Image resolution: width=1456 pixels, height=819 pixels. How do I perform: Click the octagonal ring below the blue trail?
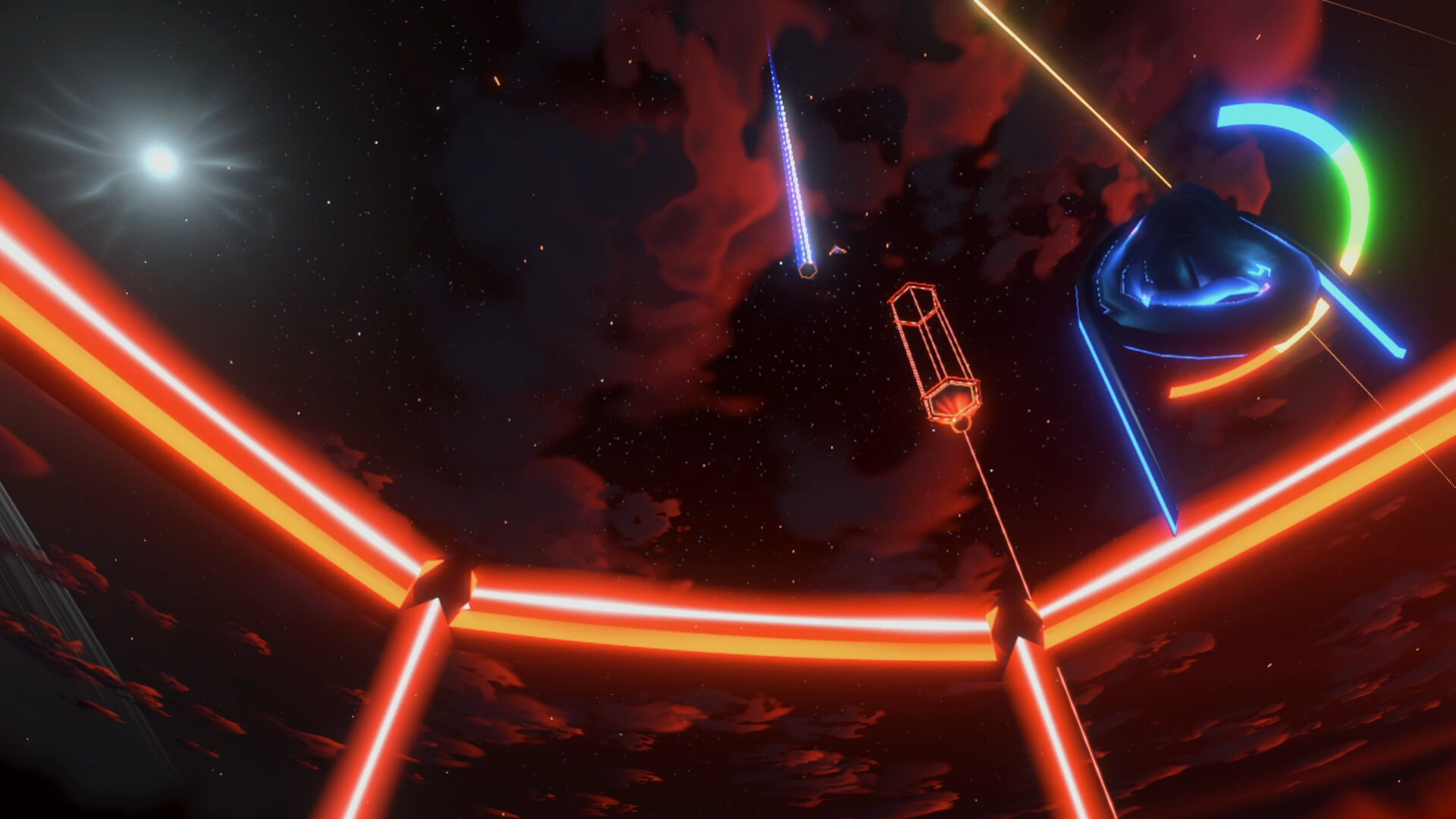pyautogui.click(x=808, y=271)
